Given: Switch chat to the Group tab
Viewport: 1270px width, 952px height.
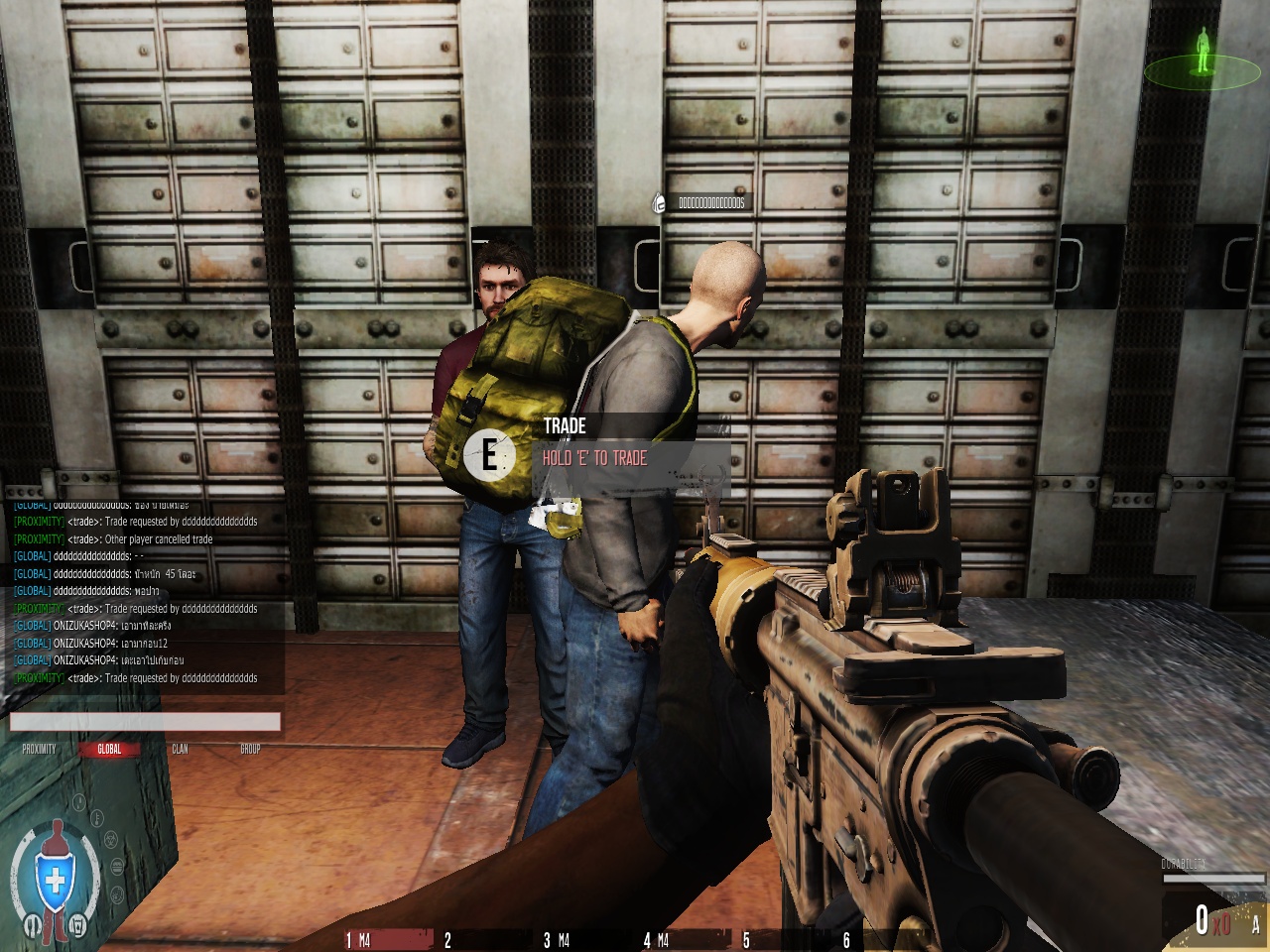Looking at the screenshot, I should click(x=250, y=749).
